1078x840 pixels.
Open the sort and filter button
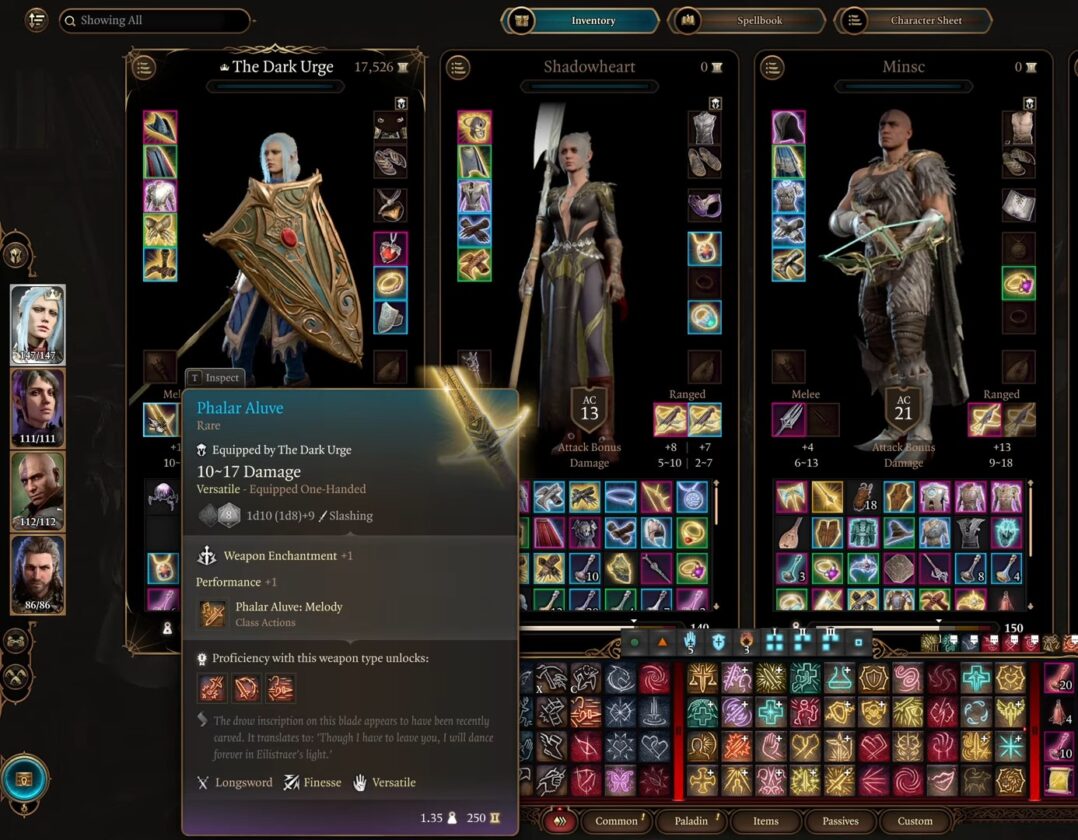click(x=36, y=20)
